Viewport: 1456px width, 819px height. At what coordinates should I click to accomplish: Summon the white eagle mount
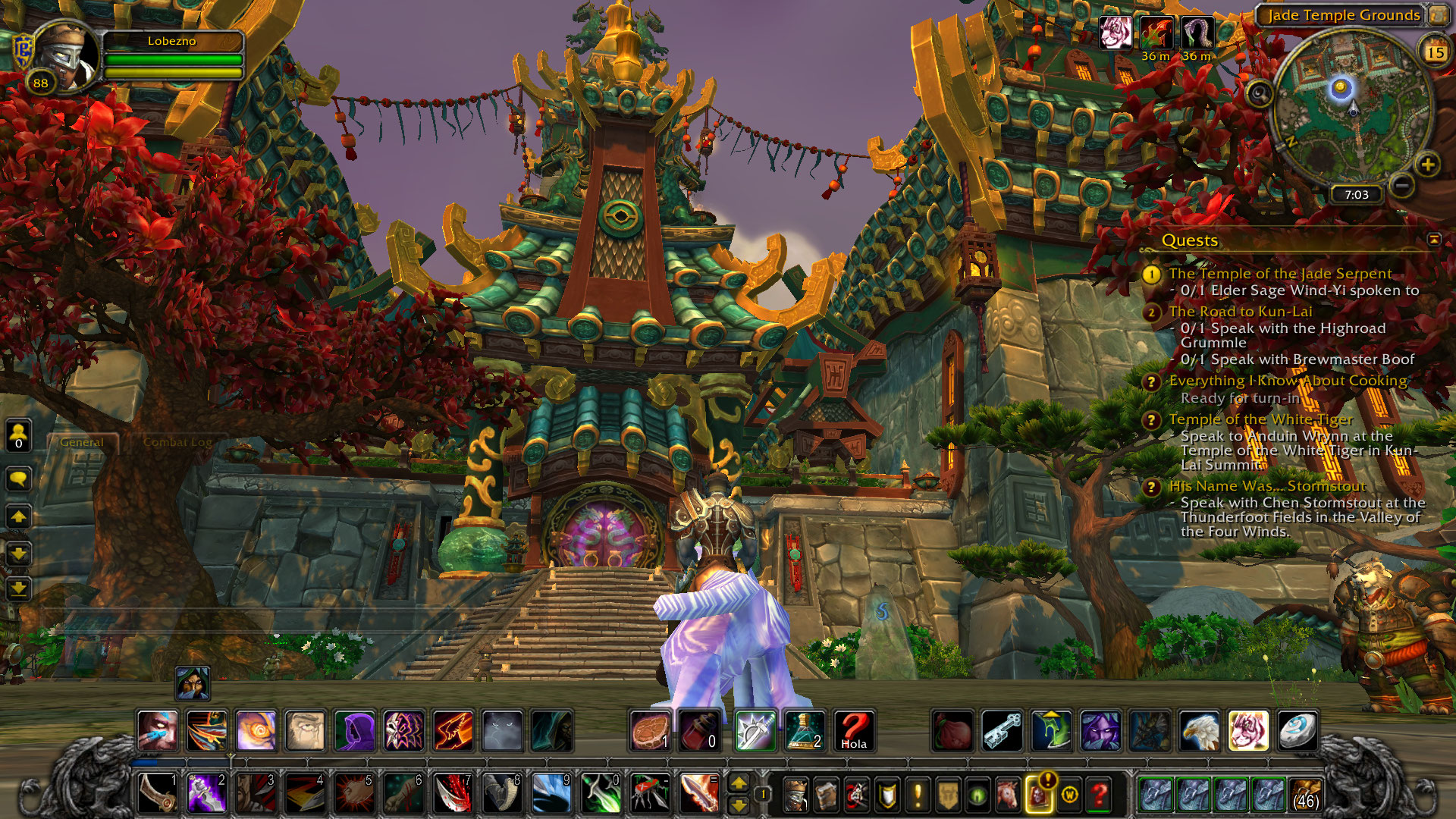[x=1199, y=730]
